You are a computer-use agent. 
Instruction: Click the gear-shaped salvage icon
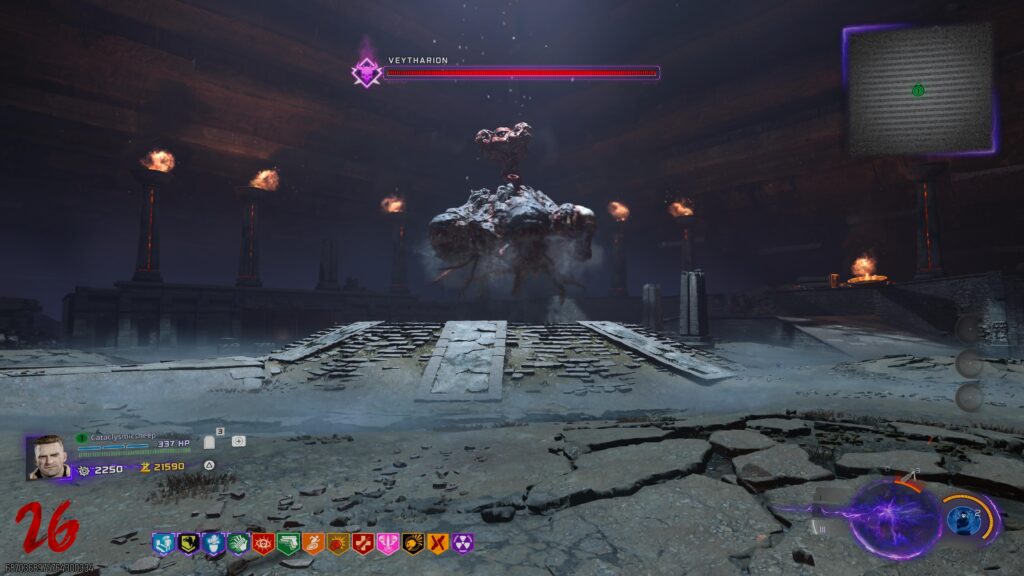click(84, 469)
